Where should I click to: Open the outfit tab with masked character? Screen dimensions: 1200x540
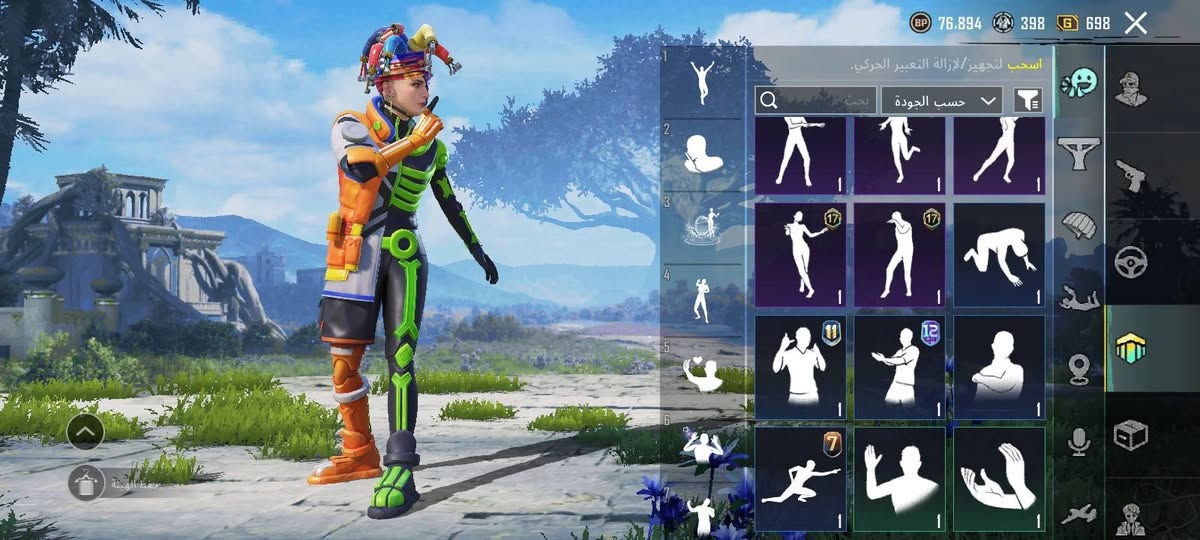[1130, 89]
